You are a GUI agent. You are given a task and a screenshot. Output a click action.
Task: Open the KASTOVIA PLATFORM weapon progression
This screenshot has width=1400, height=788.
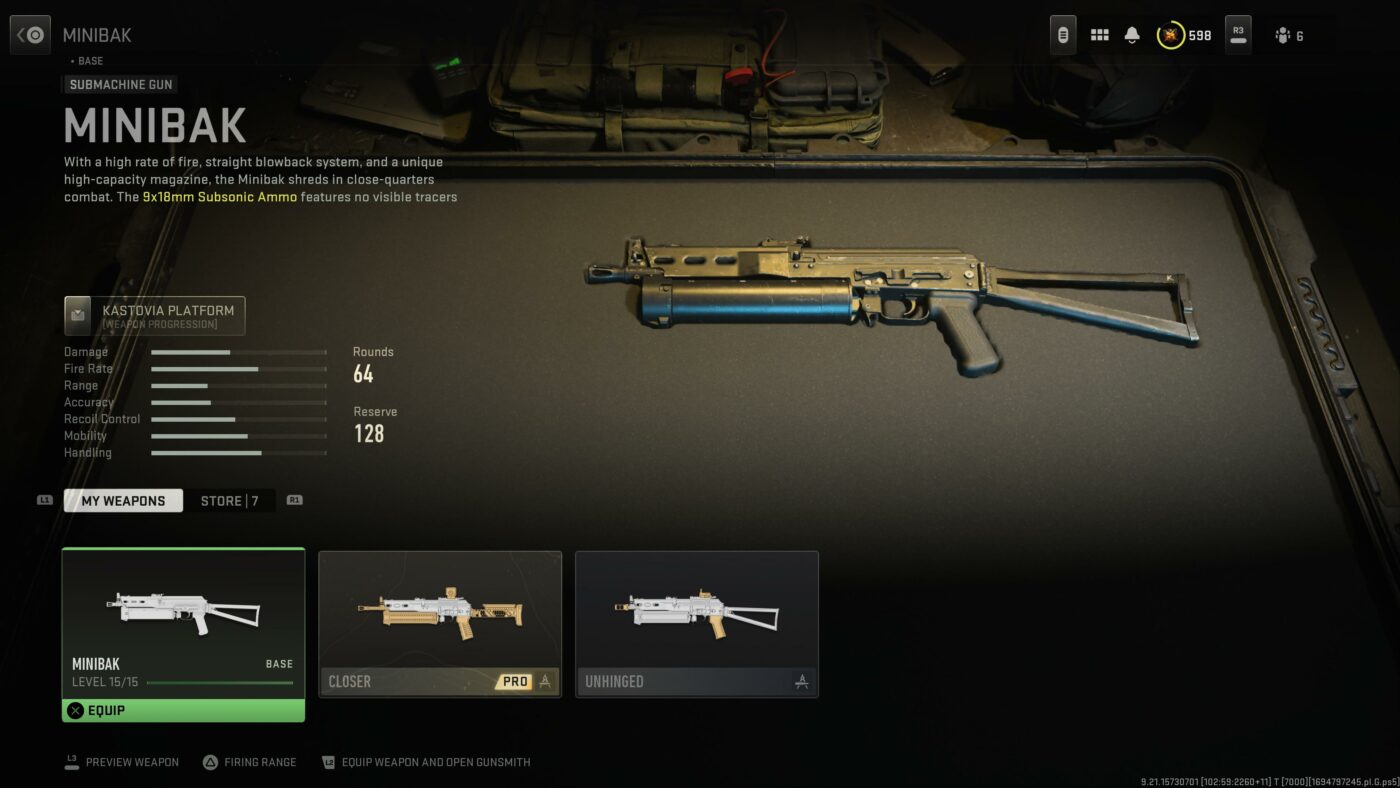tap(154, 315)
